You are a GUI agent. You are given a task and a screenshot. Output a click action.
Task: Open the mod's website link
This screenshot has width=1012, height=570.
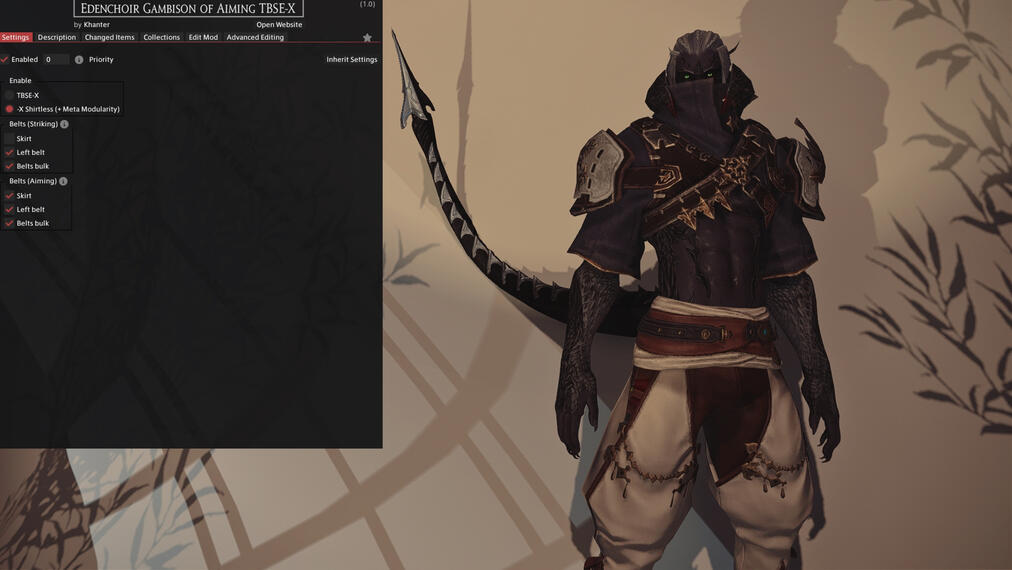(x=279, y=25)
